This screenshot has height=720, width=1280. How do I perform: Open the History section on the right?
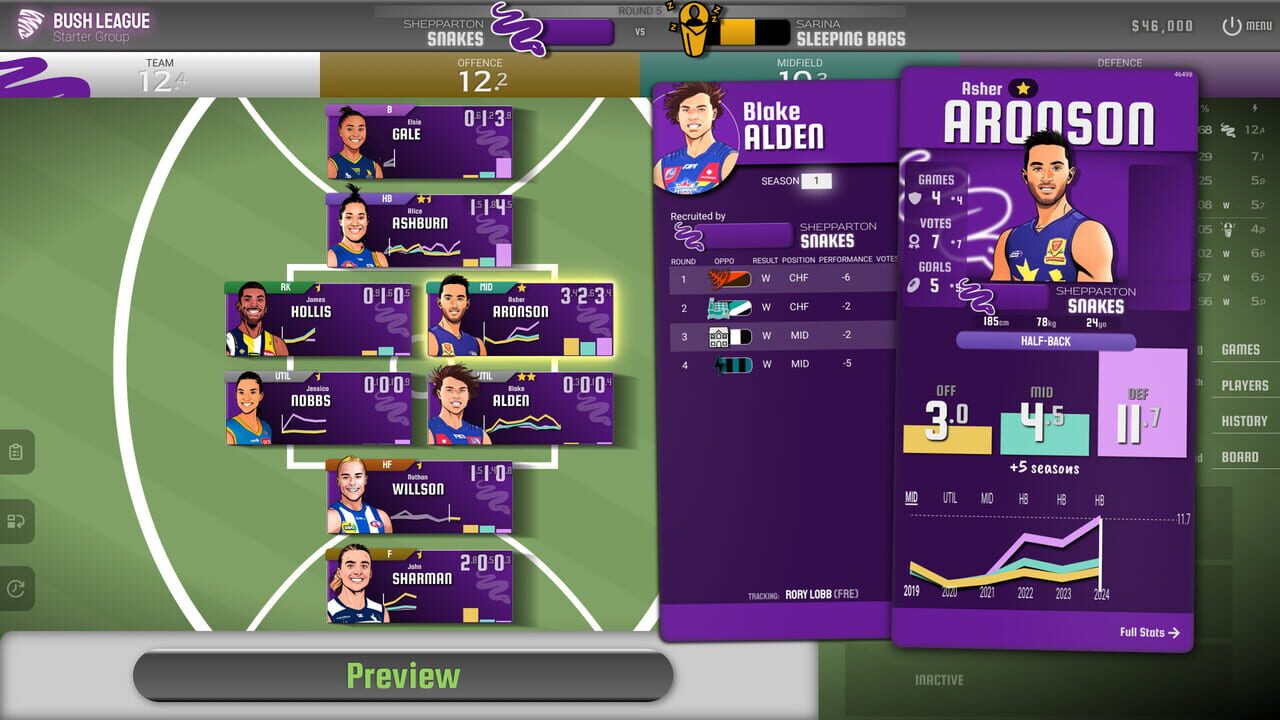1244,420
